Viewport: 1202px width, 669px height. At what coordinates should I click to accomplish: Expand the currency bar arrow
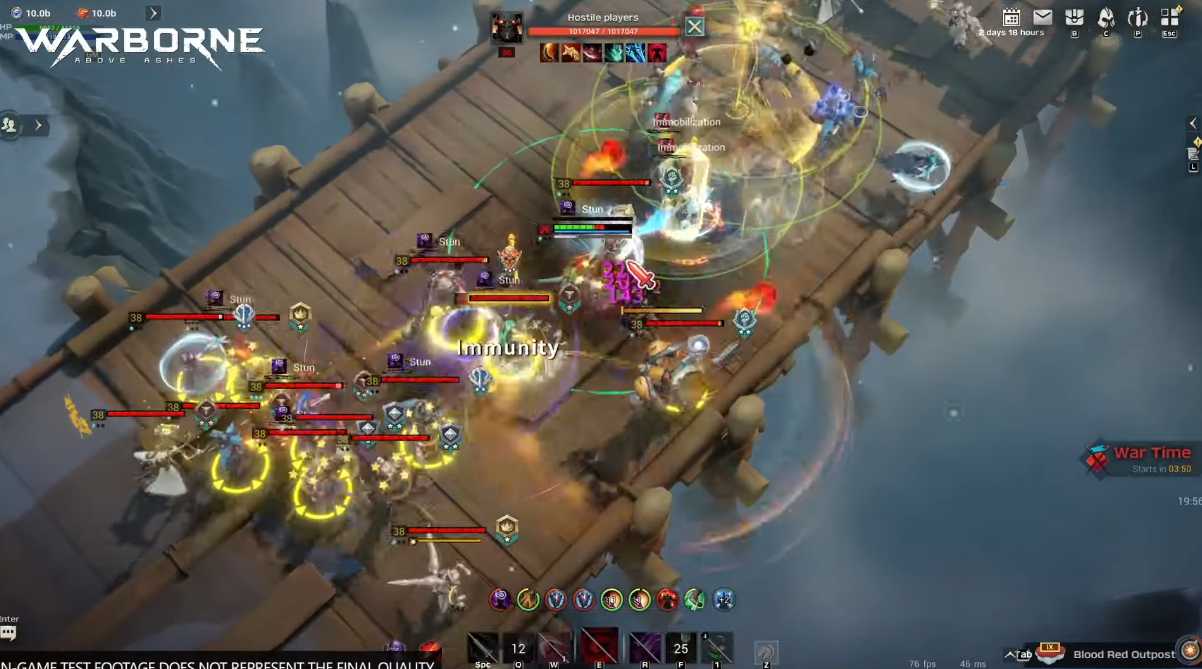point(153,13)
